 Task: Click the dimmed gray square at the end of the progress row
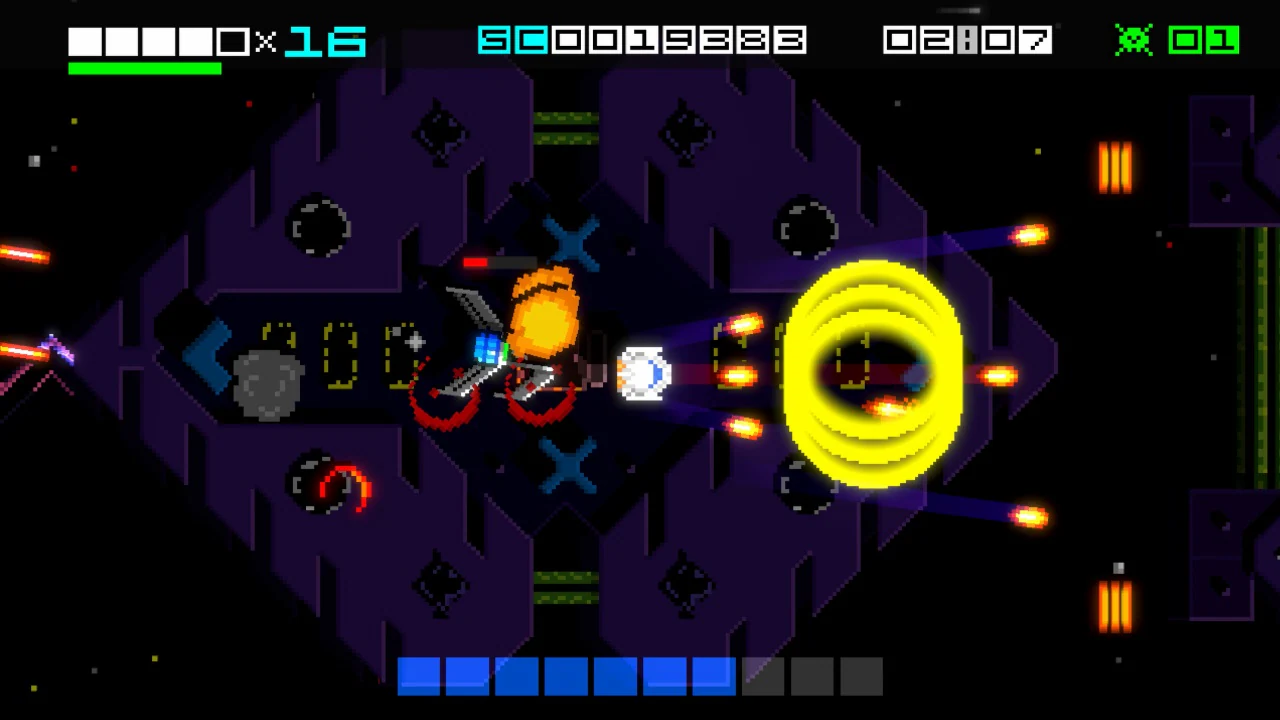click(861, 677)
